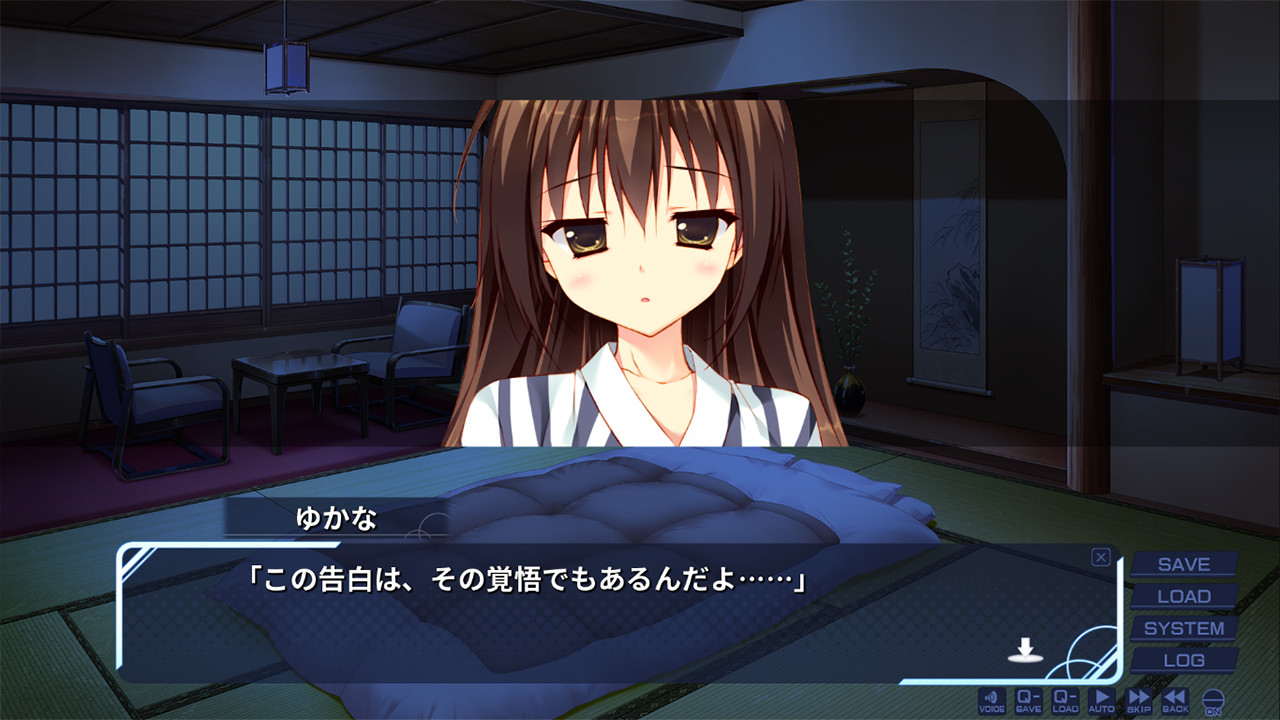Open the LOAD menu
The height and width of the screenshot is (720, 1280).
(x=1184, y=597)
